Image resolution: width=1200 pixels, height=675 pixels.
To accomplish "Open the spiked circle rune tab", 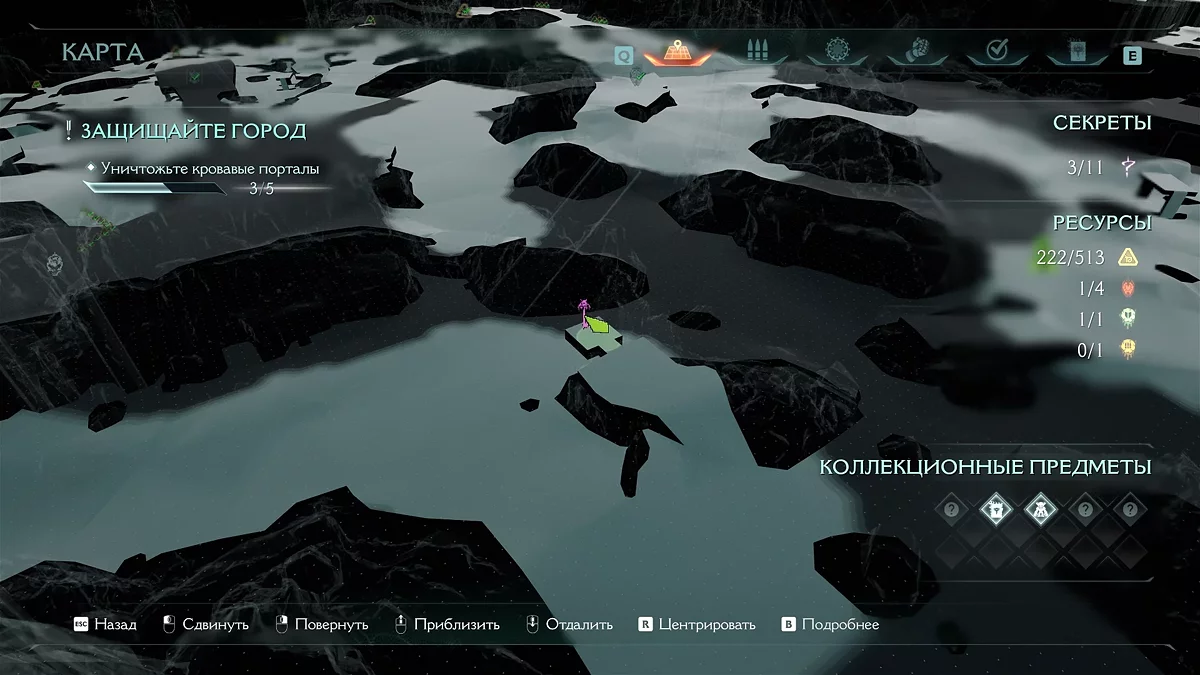I will click(x=836, y=50).
